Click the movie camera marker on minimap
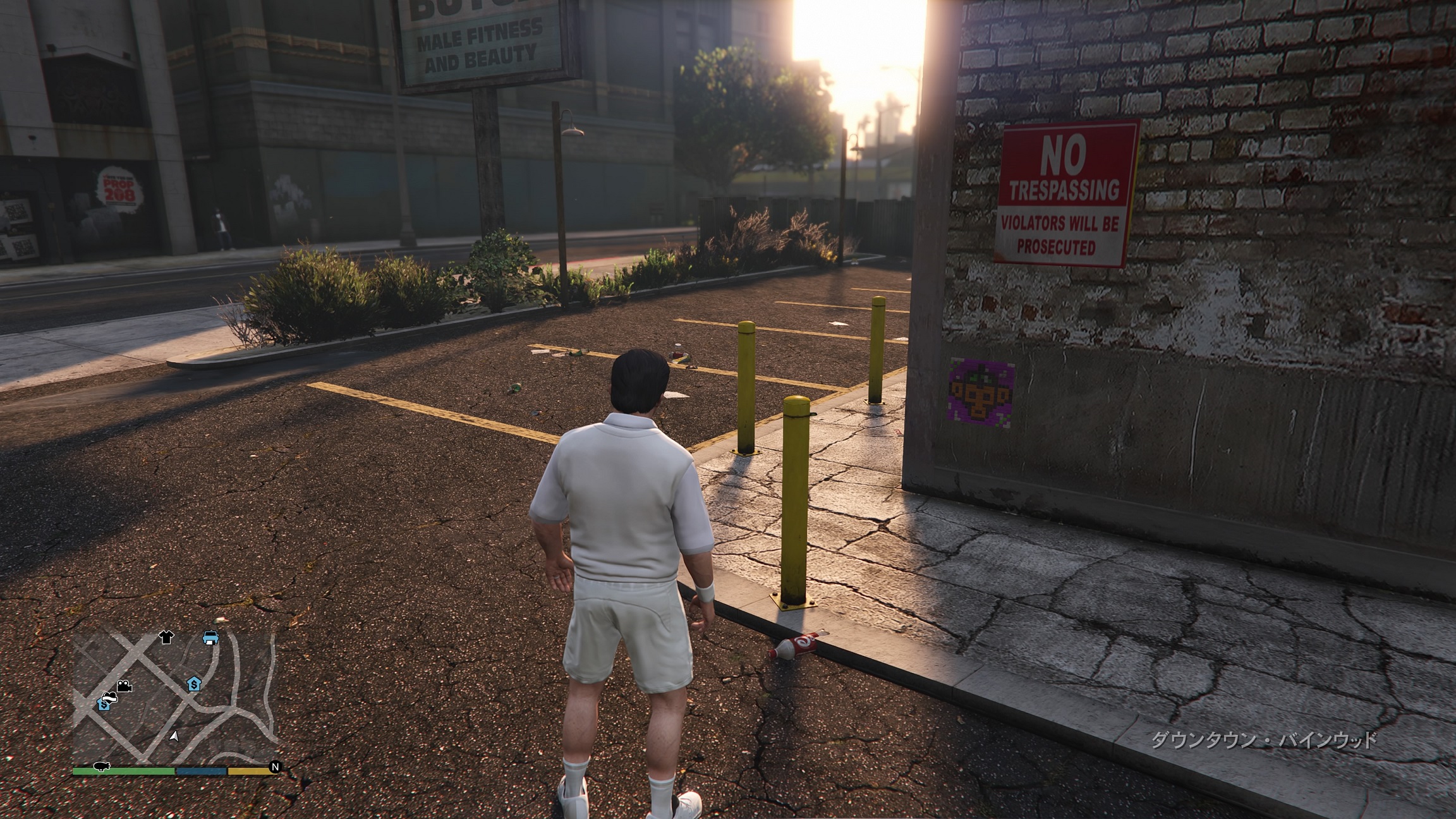This screenshot has width=1456, height=819. tap(124, 686)
